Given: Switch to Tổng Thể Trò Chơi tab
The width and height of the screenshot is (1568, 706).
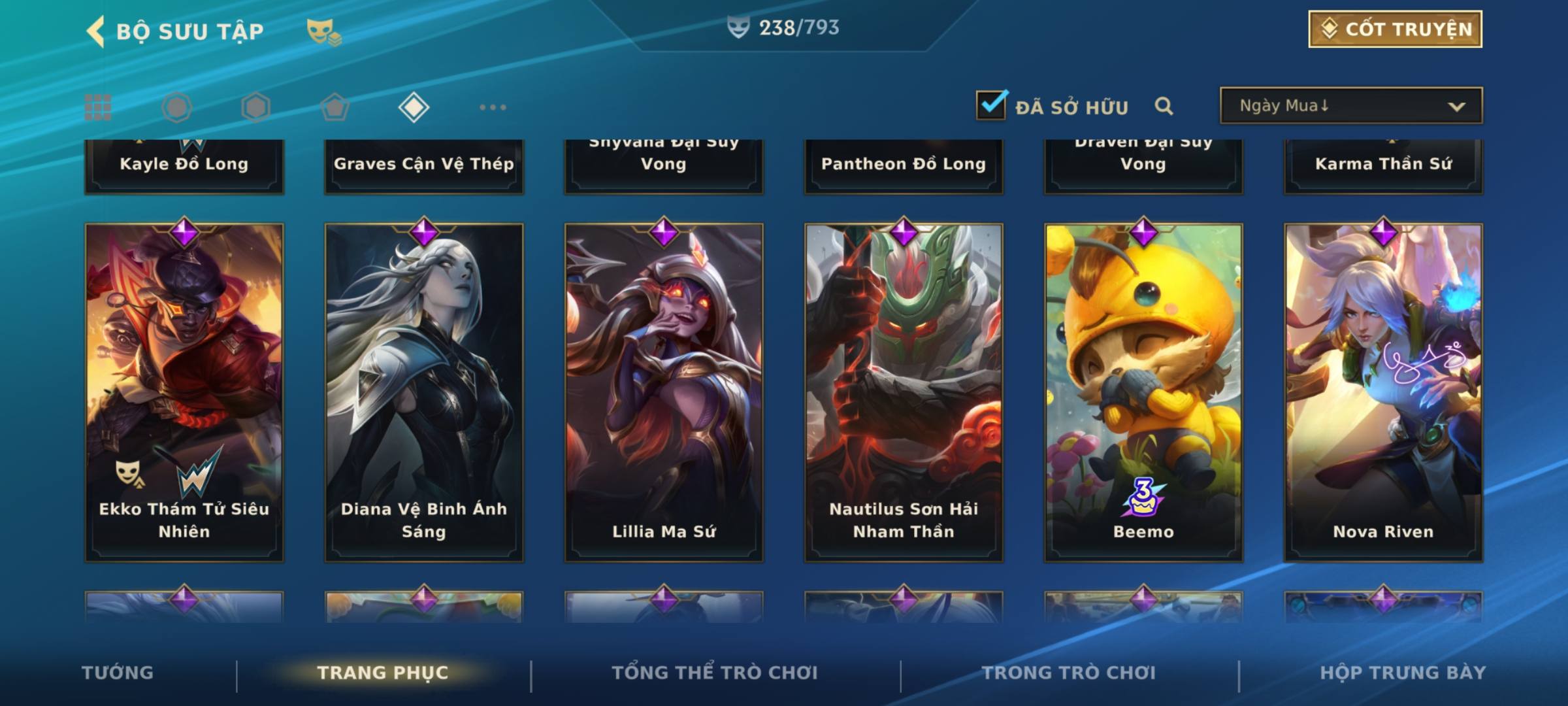Looking at the screenshot, I should [x=715, y=673].
